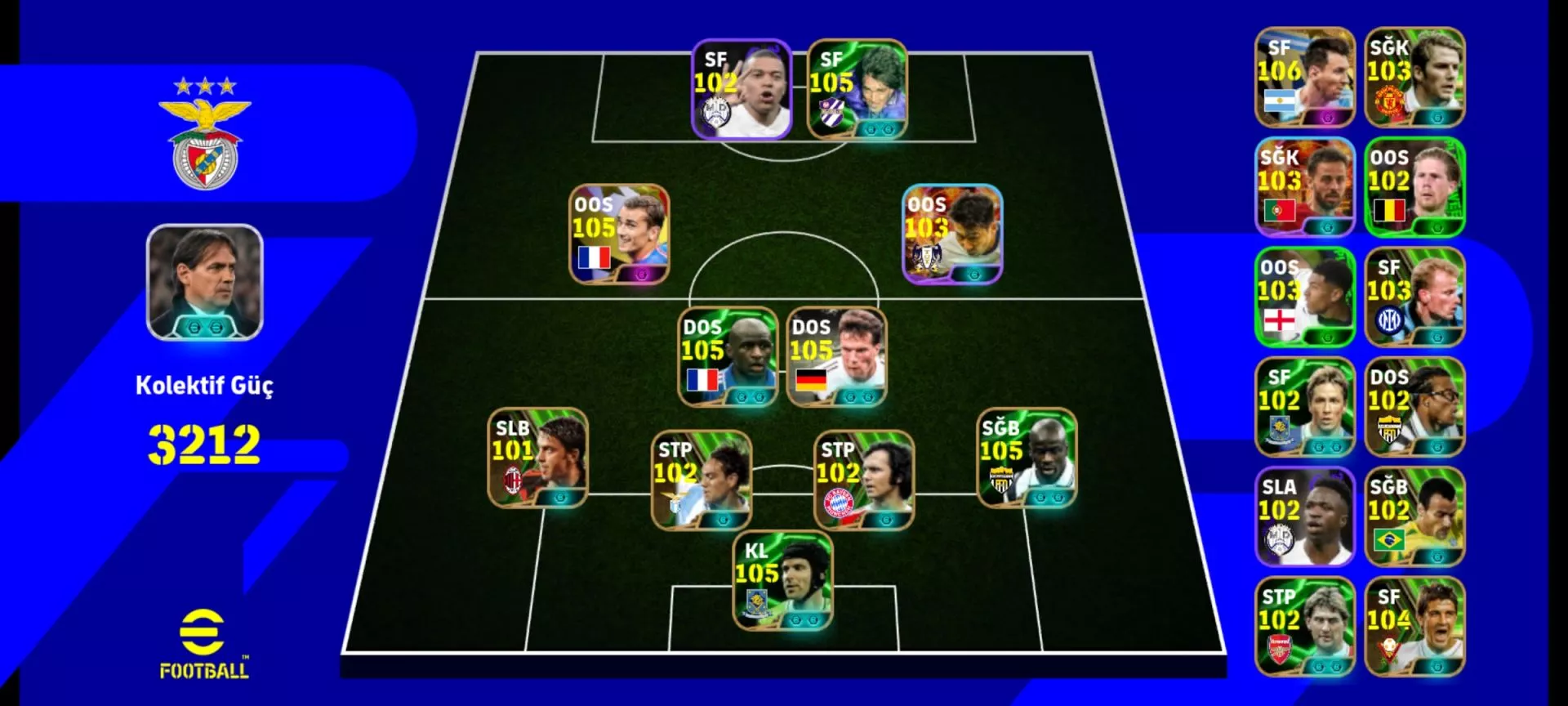
Task: Choose the DOS 105 card with French flag
Action: tap(728, 357)
